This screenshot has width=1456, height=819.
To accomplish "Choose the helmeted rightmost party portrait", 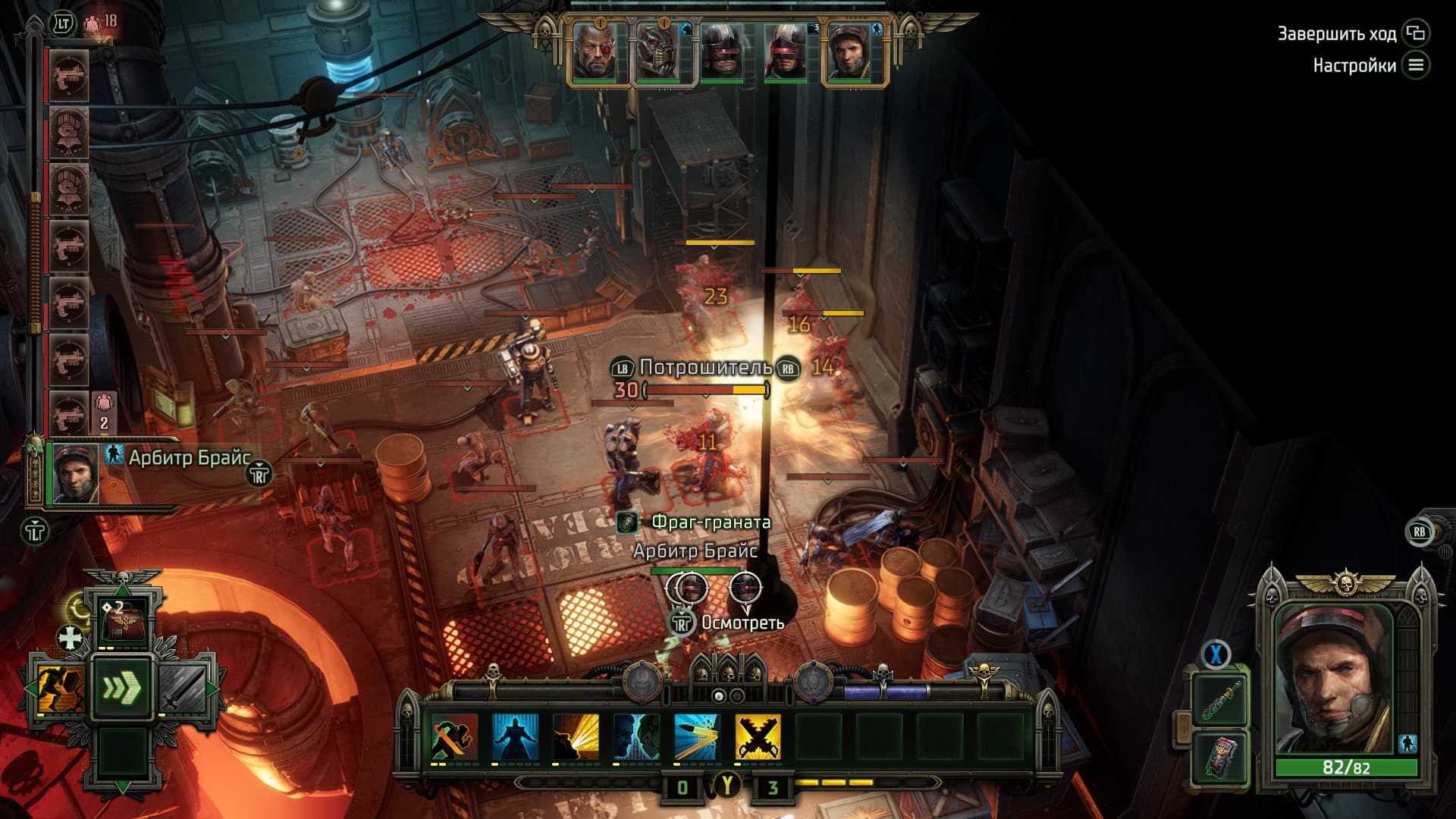I will (849, 52).
